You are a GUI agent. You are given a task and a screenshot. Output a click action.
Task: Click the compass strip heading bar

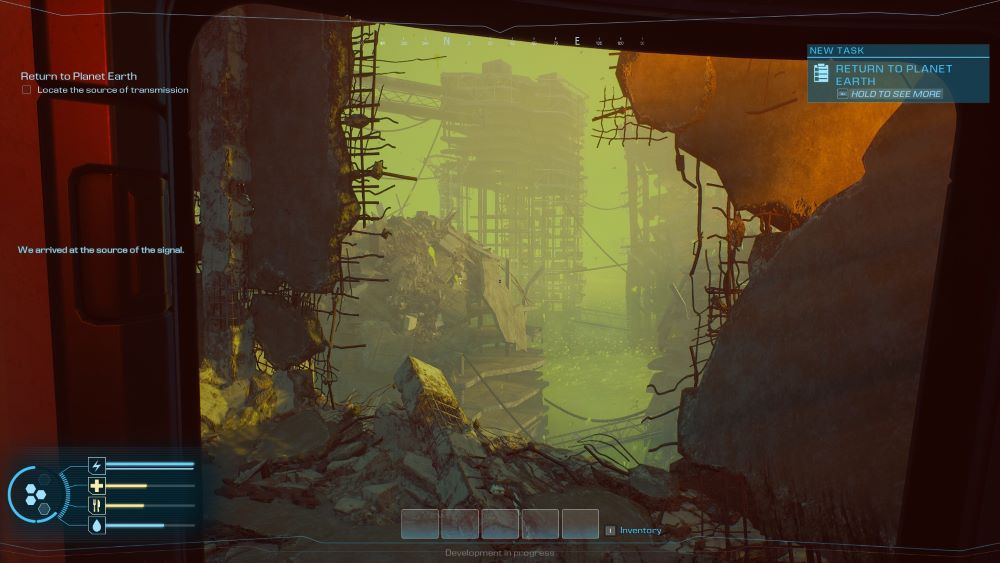(x=520, y=42)
